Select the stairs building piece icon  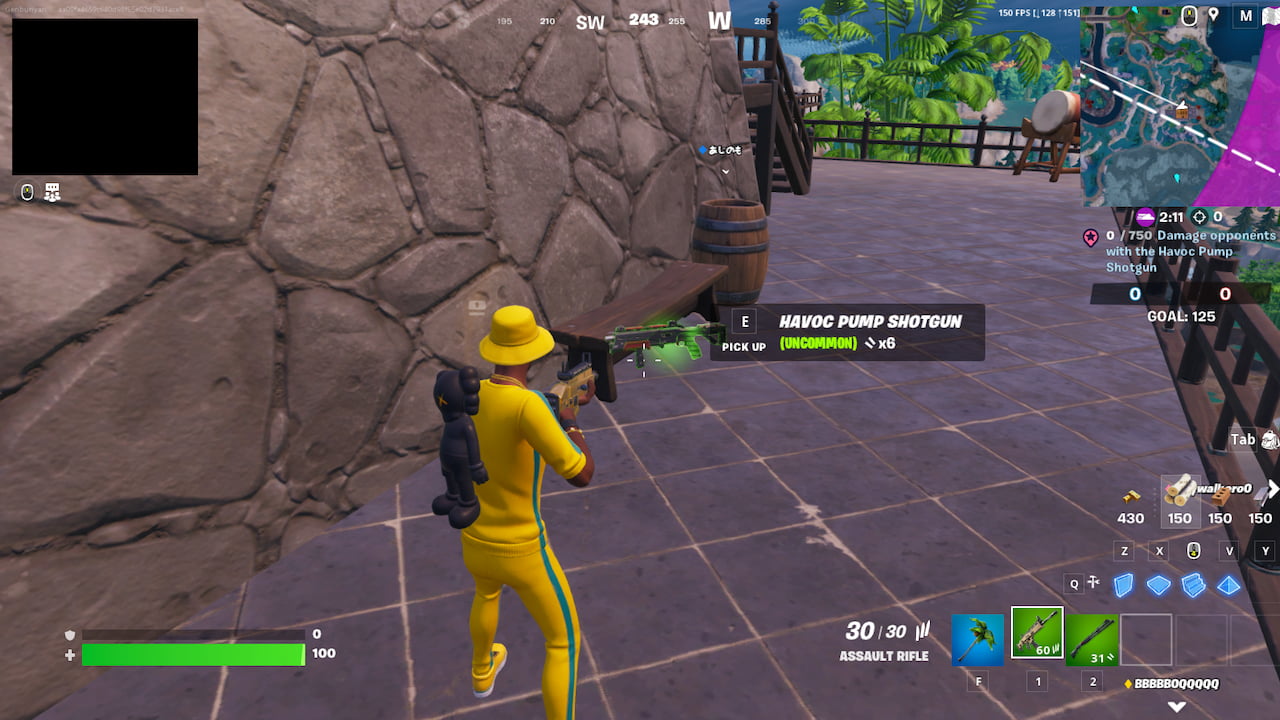click(1193, 585)
